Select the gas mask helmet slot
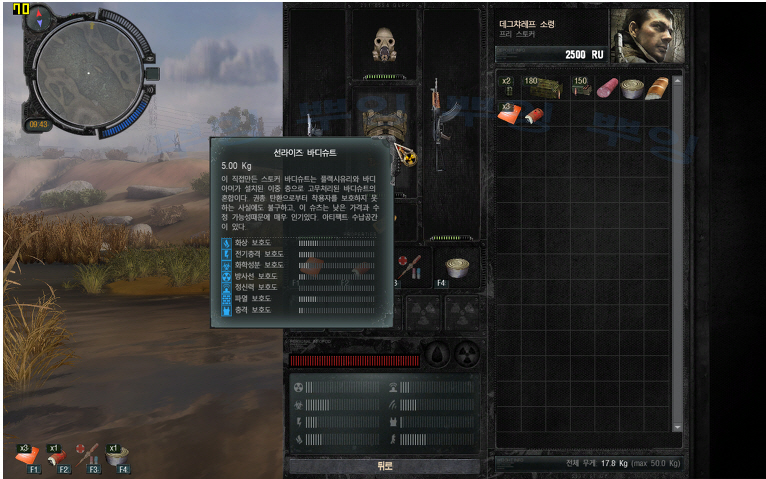 click(x=383, y=44)
